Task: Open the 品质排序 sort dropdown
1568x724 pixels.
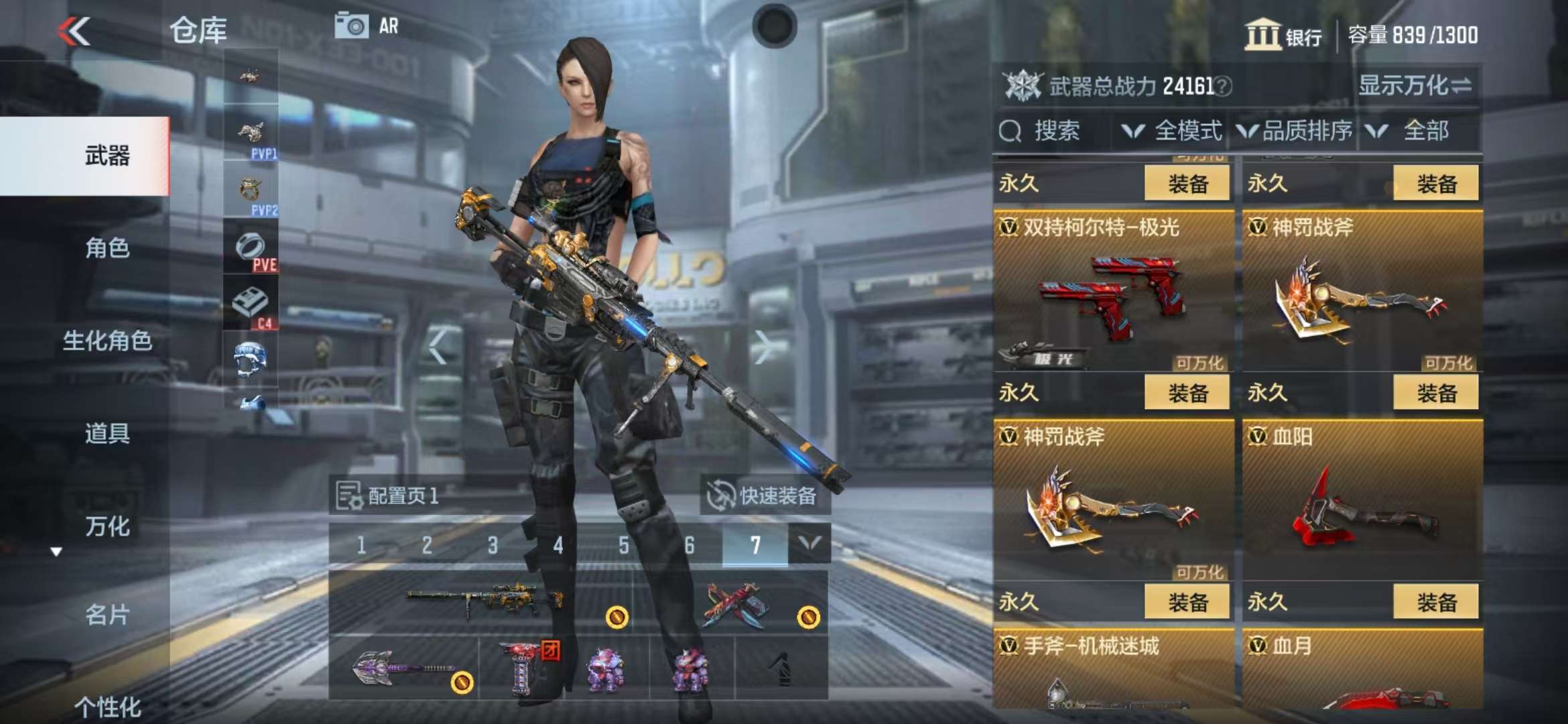Action: pos(1295,131)
